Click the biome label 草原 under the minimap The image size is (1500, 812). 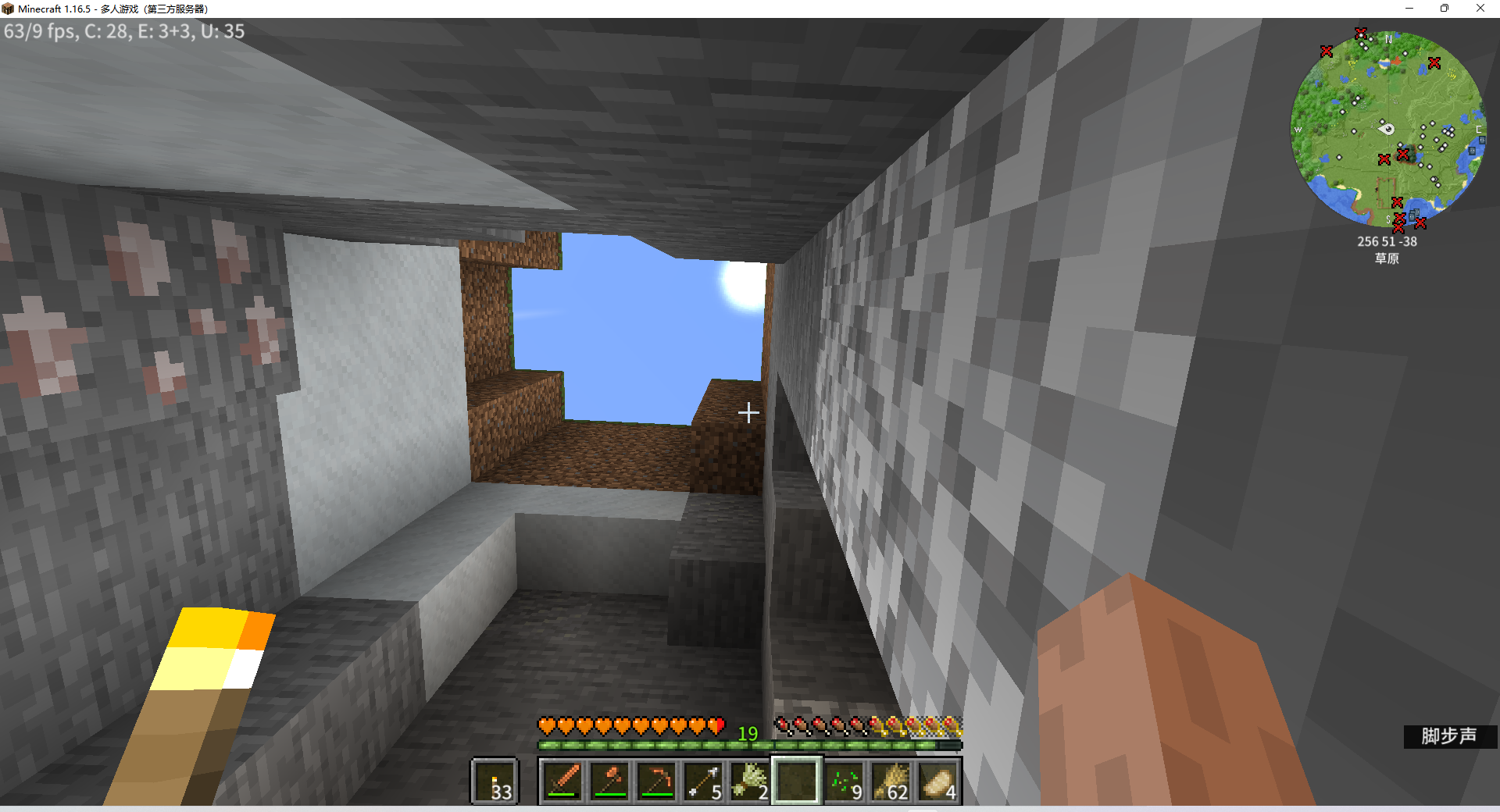[x=1388, y=259]
